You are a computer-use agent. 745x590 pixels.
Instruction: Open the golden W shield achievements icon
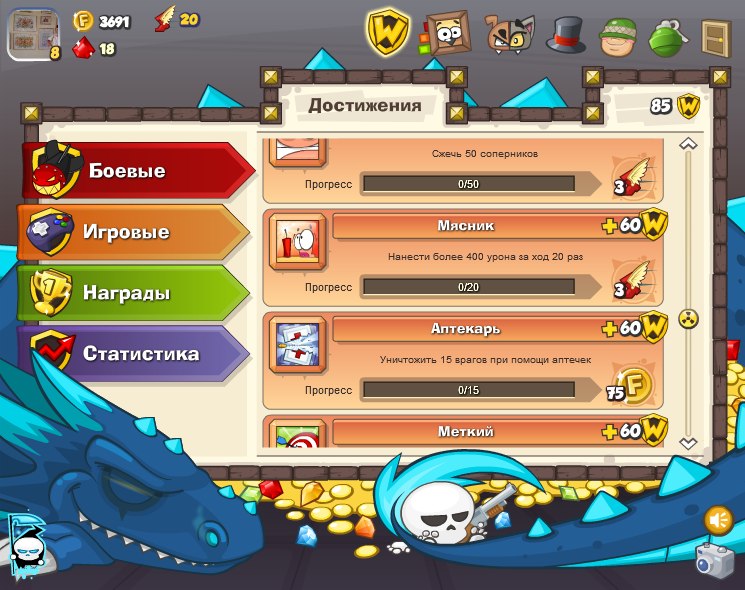385,32
